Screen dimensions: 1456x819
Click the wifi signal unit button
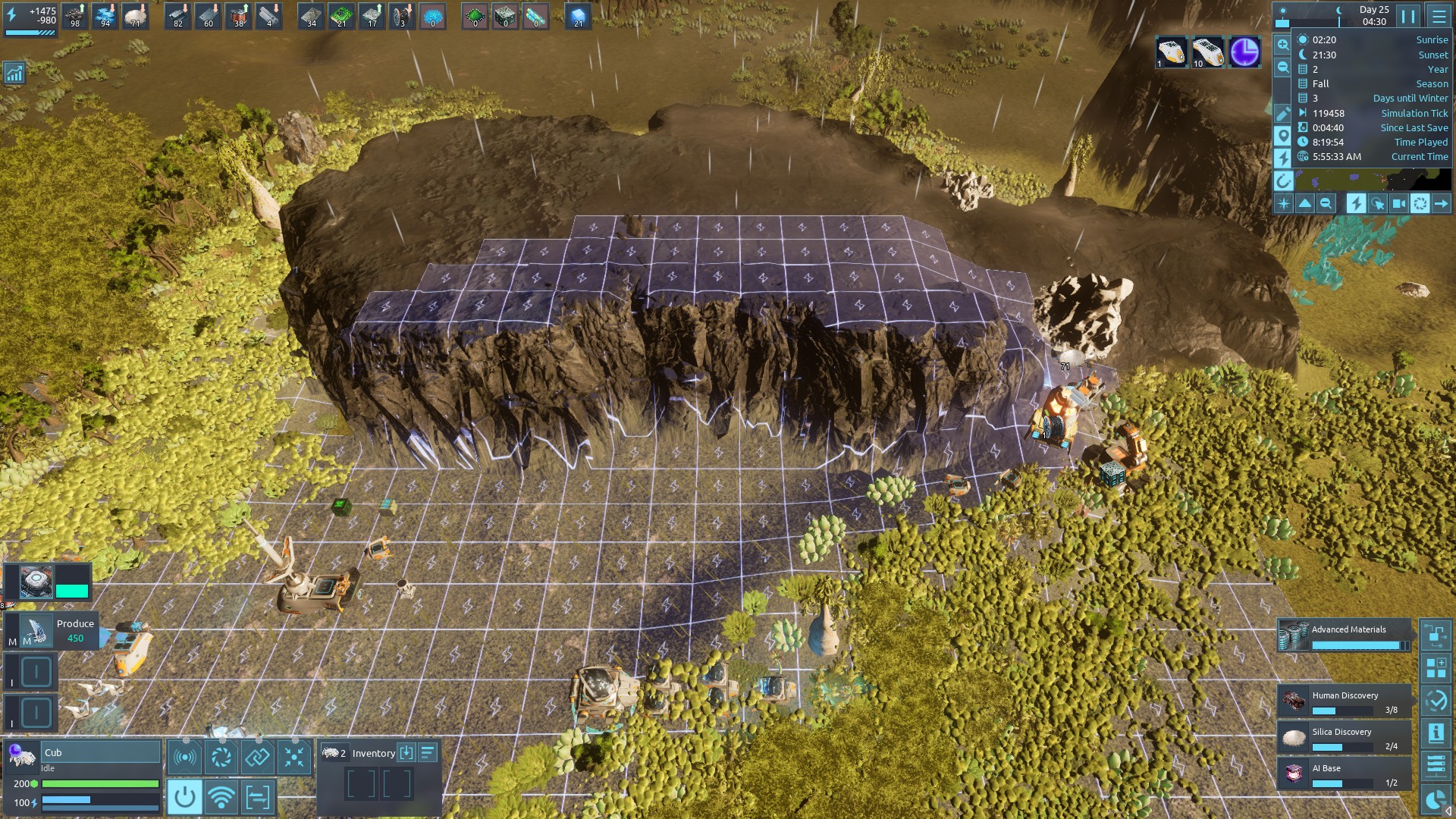point(221,797)
